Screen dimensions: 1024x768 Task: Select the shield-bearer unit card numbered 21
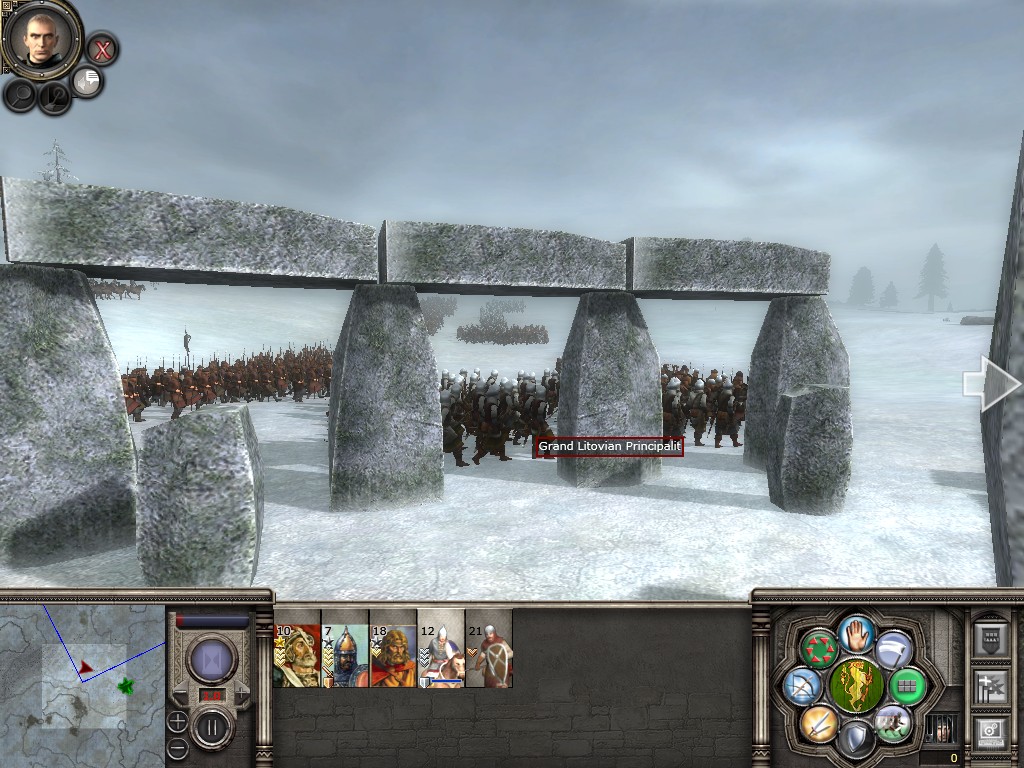click(x=489, y=648)
